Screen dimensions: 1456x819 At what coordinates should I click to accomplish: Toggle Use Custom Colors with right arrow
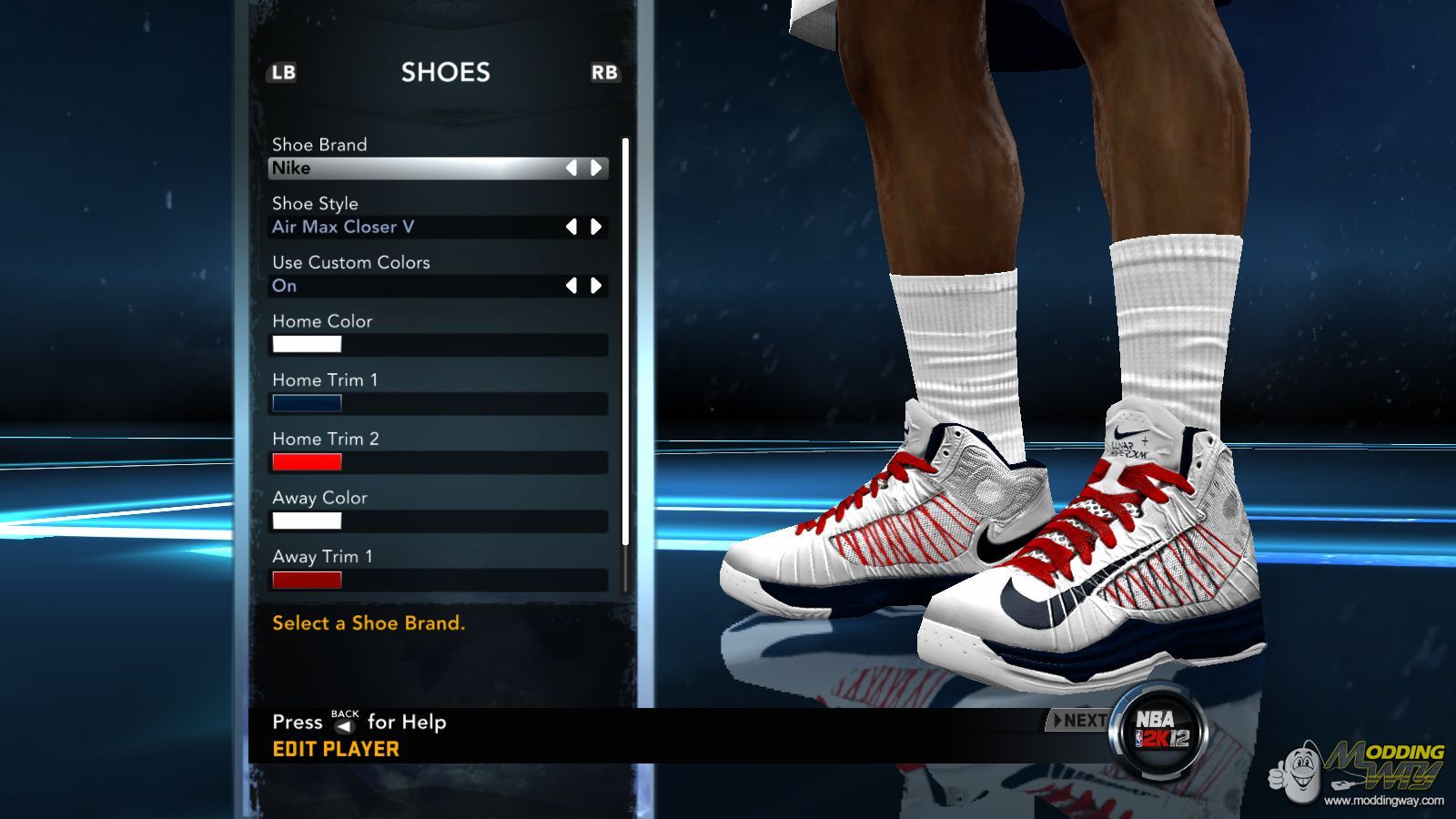[596, 286]
